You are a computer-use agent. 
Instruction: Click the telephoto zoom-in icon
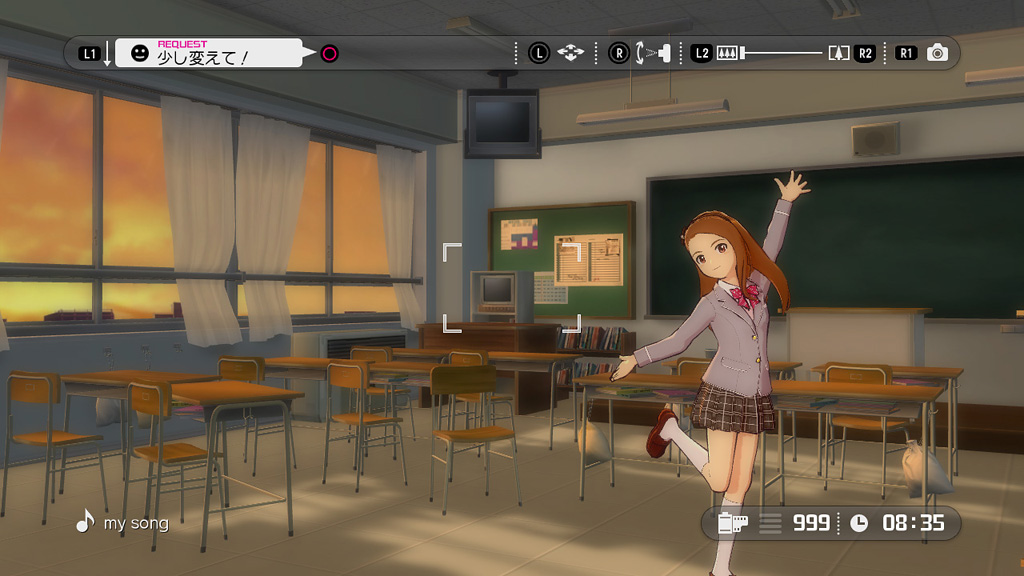838,53
